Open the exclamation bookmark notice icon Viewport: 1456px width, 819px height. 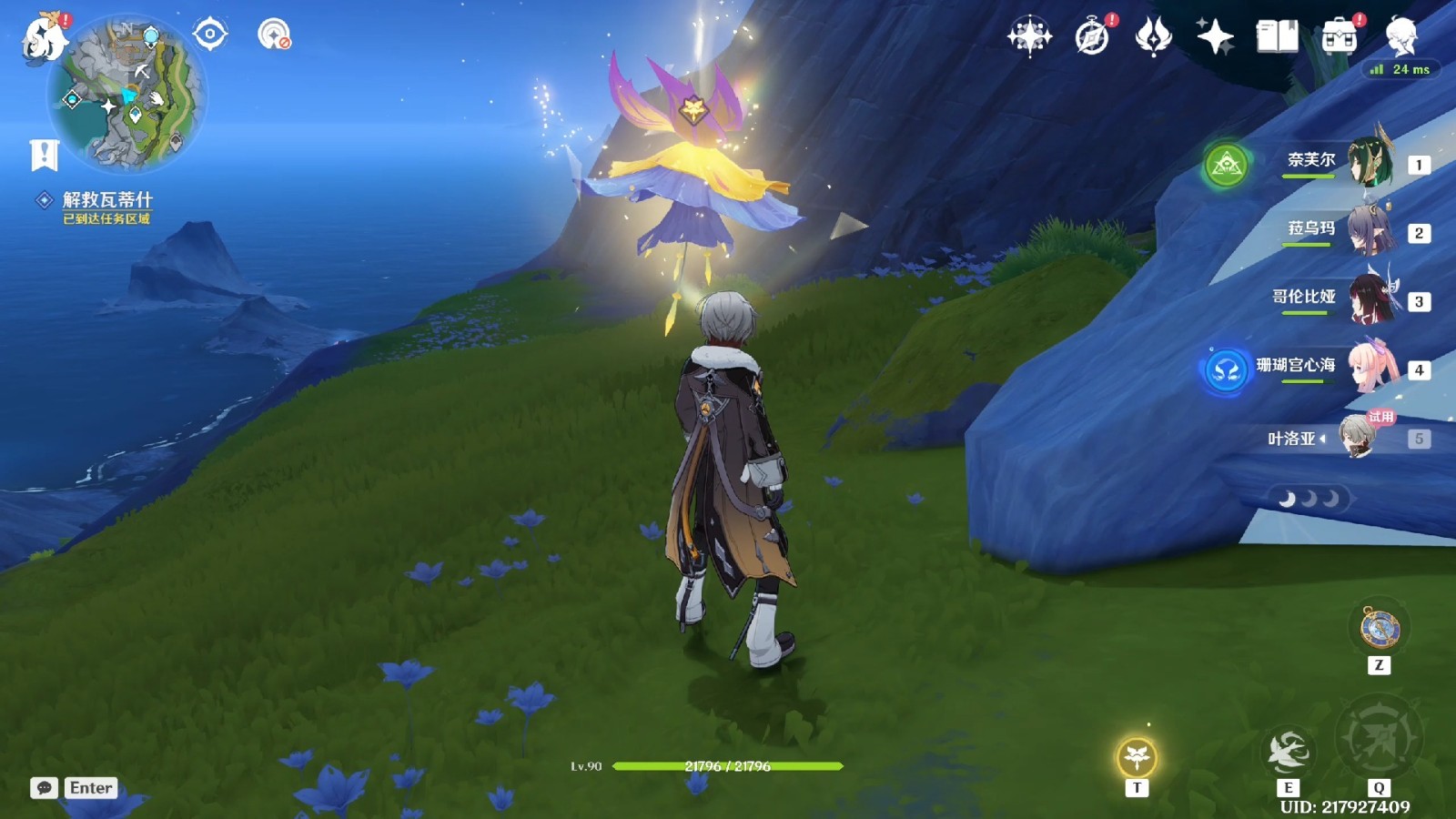coord(44,156)
